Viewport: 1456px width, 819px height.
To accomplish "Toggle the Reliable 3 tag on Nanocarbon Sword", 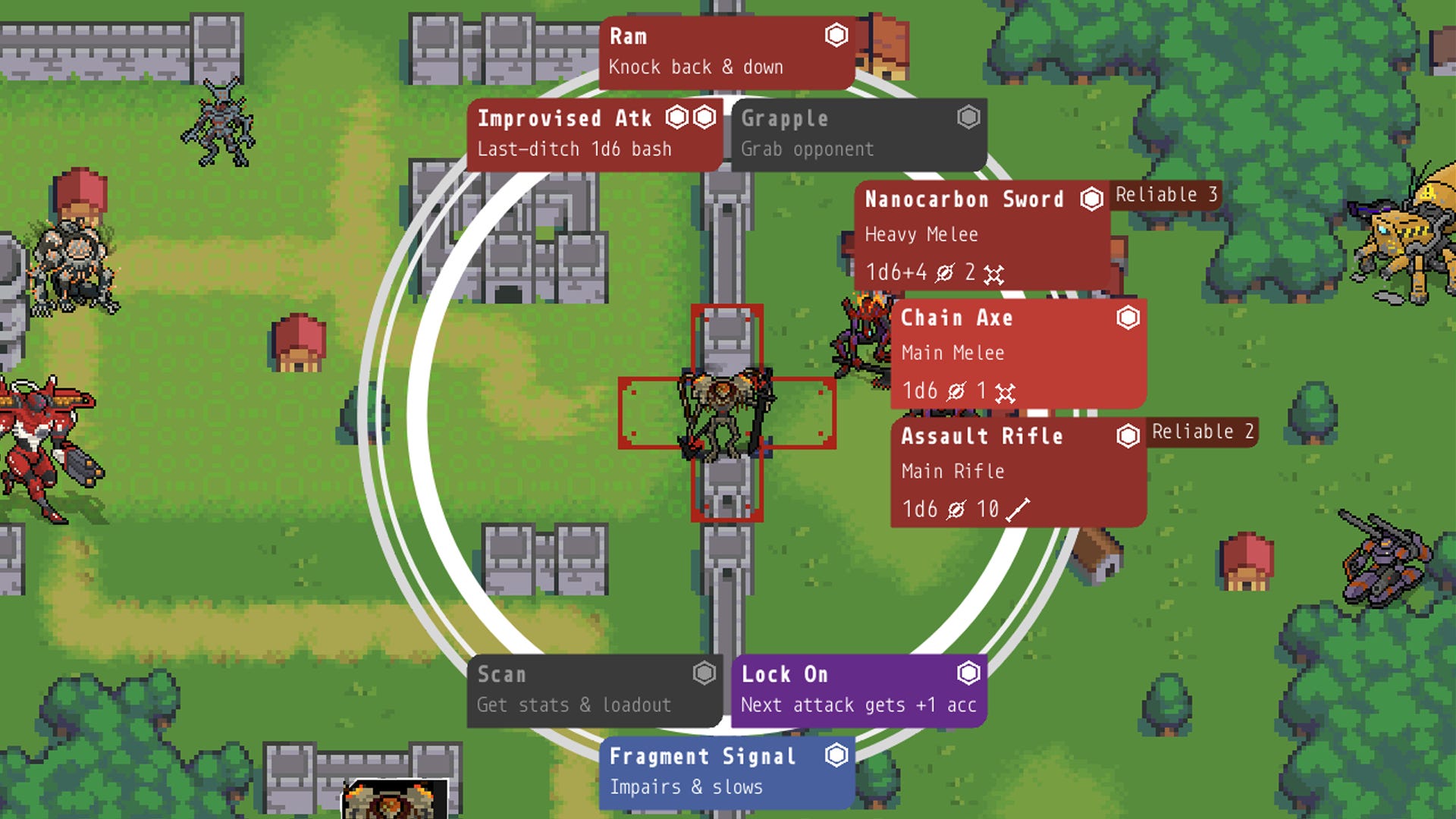I will 1166,195.
